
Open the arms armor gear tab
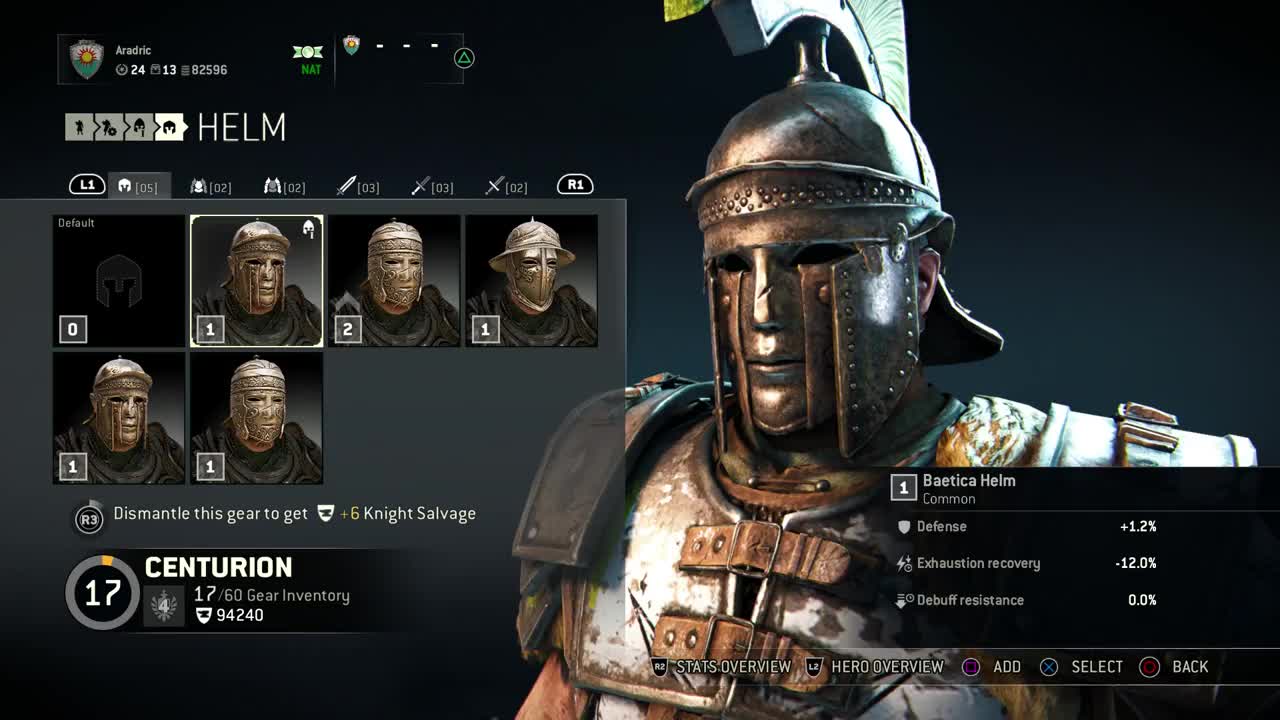[x=285, y=186]
